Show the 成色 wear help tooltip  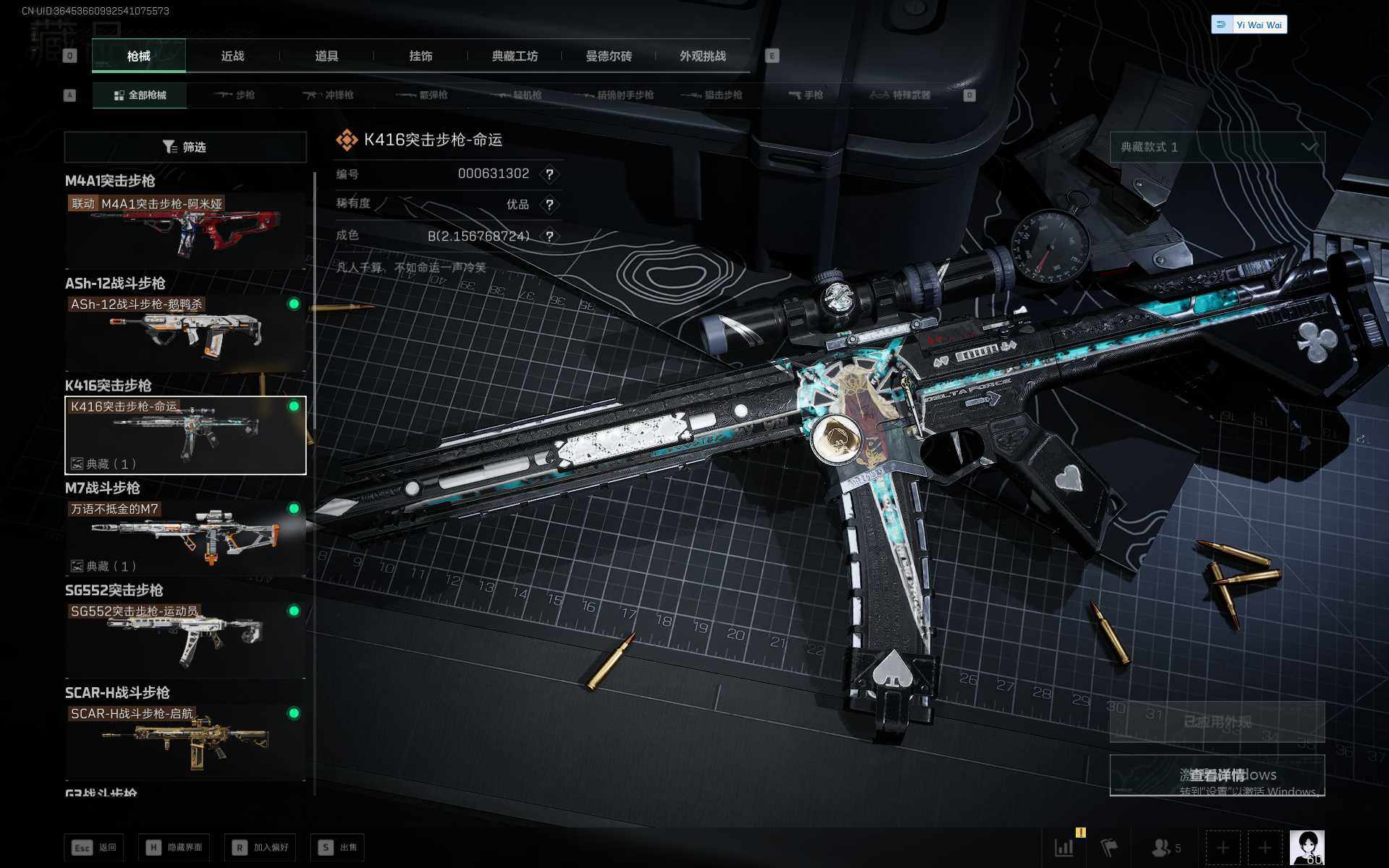(550, 237)
